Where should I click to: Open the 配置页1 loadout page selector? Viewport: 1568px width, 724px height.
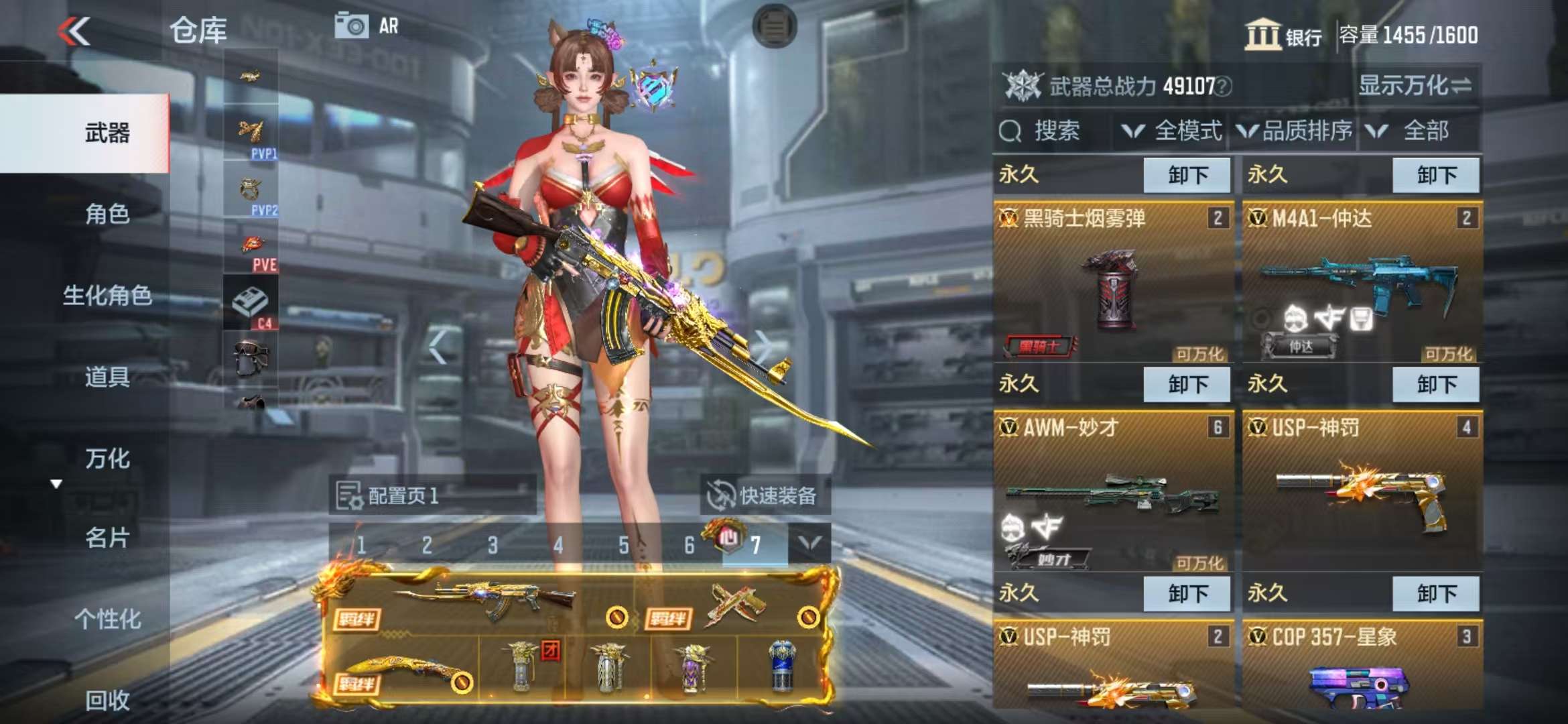(x=432, y=495)
